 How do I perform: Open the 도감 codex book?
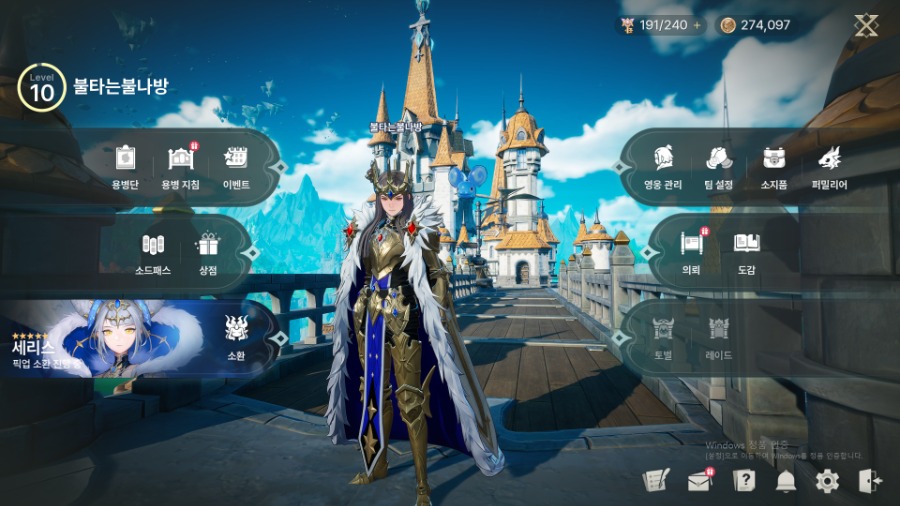click(x=747, y=250)
